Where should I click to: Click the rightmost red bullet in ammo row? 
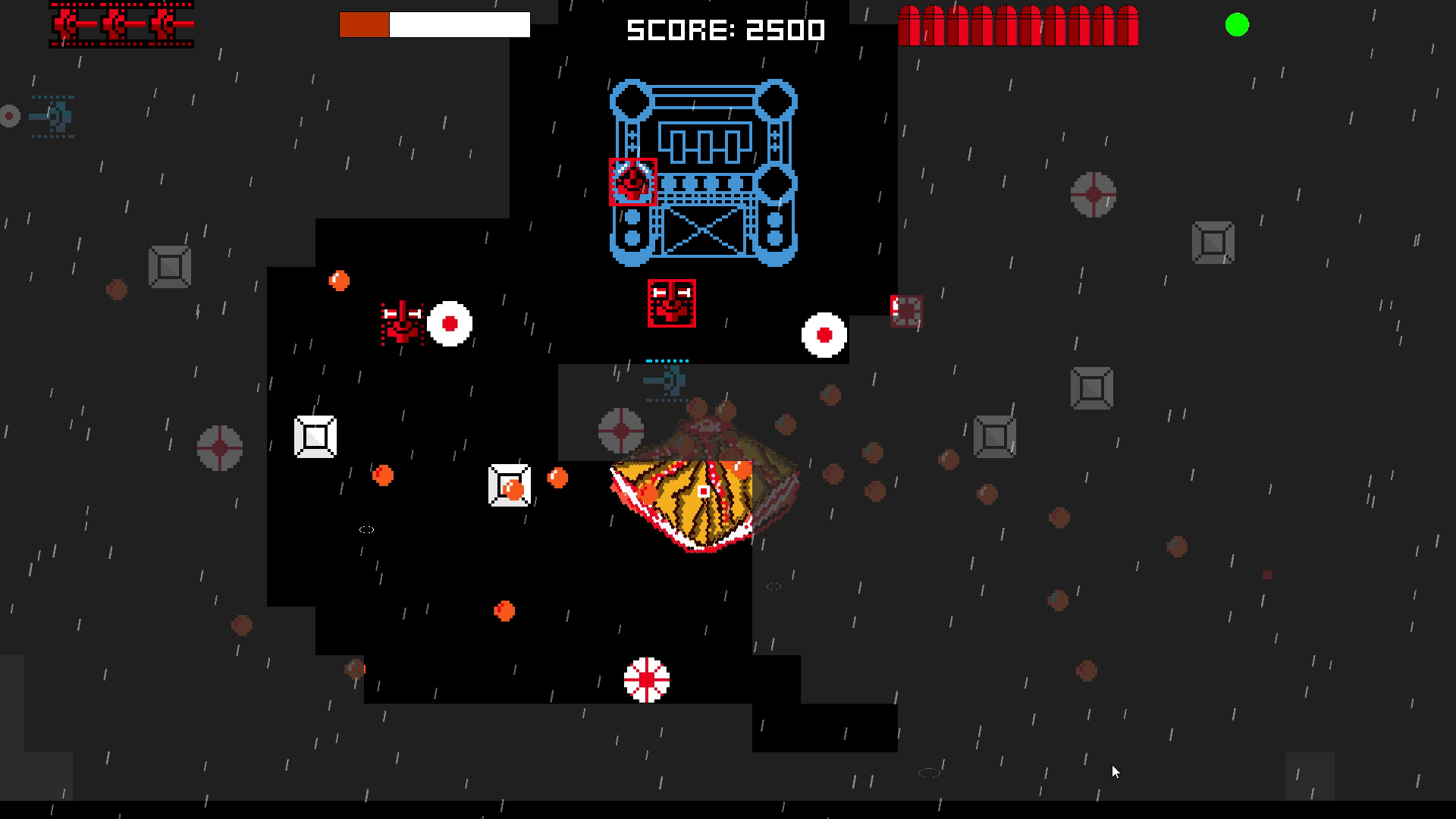(1128, 24)
